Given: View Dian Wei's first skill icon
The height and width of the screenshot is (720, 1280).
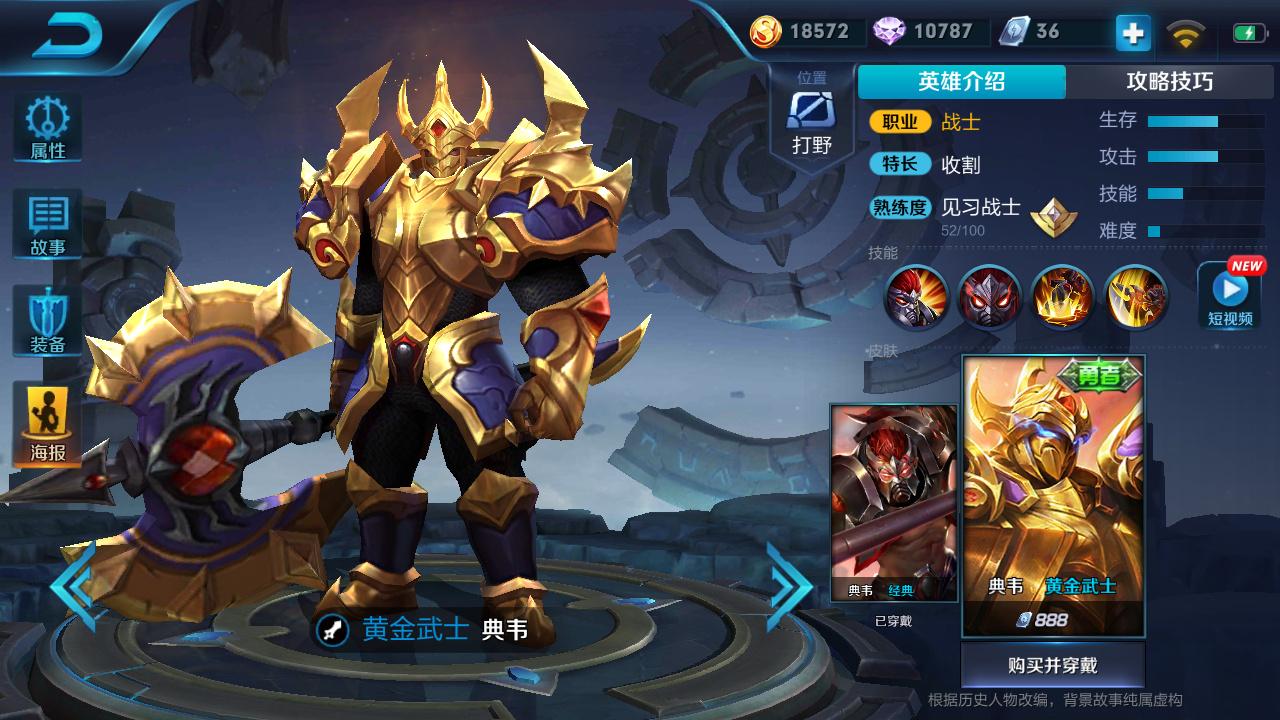Looking at the screenshot, I should click(x=915, y=298).
